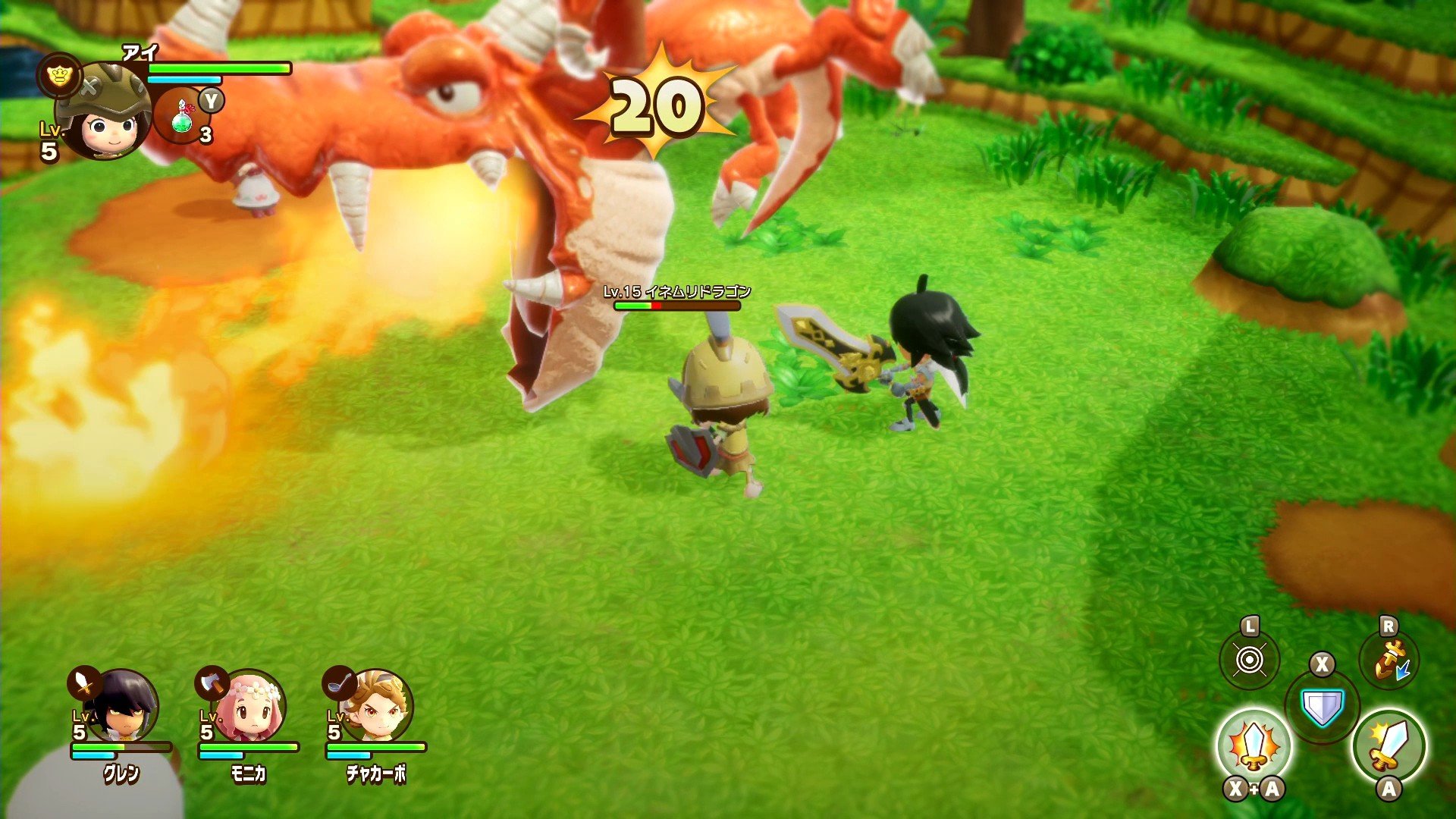Use the green potion item

point(182,116)
